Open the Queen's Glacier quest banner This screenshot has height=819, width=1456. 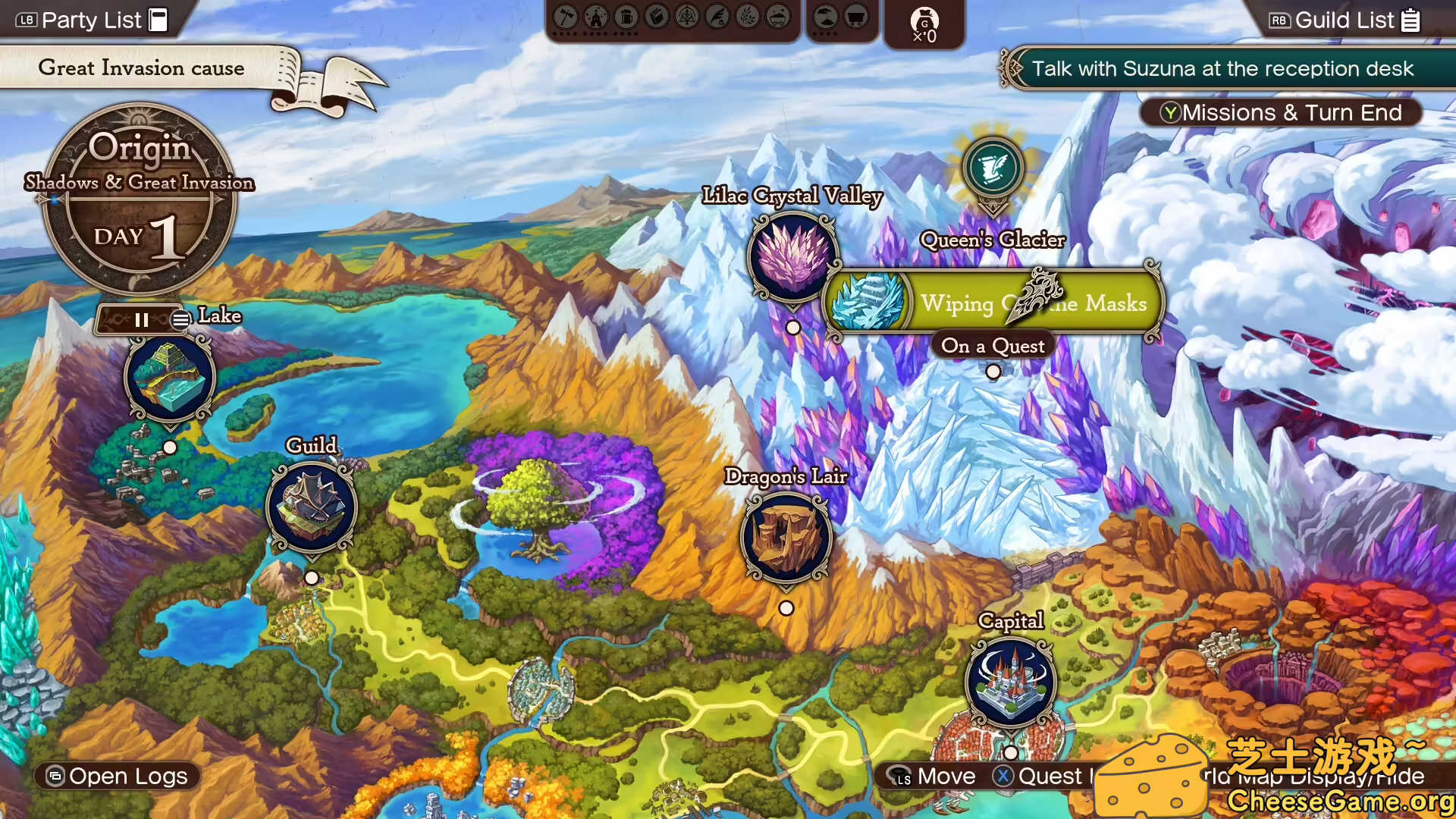[993, 303]
